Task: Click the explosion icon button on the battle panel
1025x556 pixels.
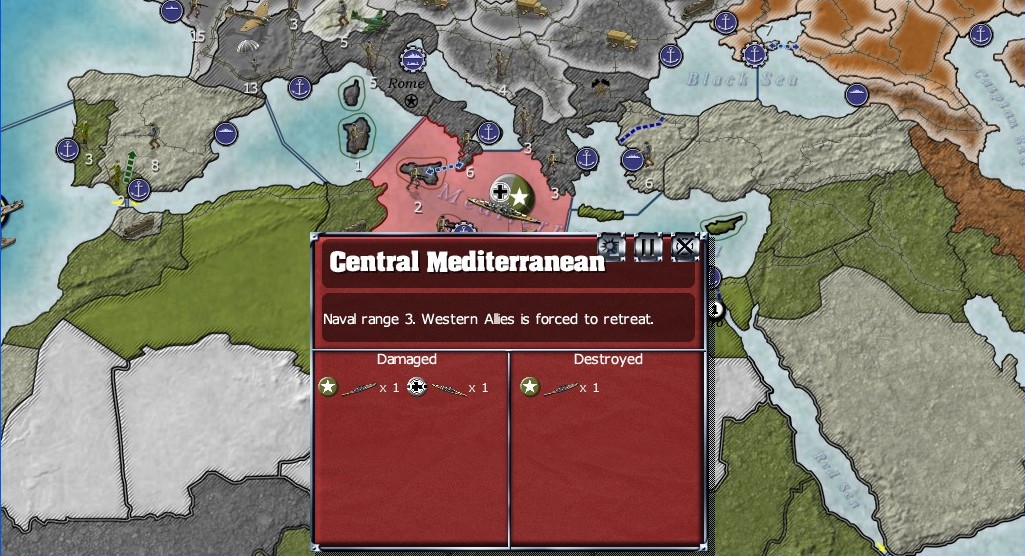Action: tap(611, 246)
